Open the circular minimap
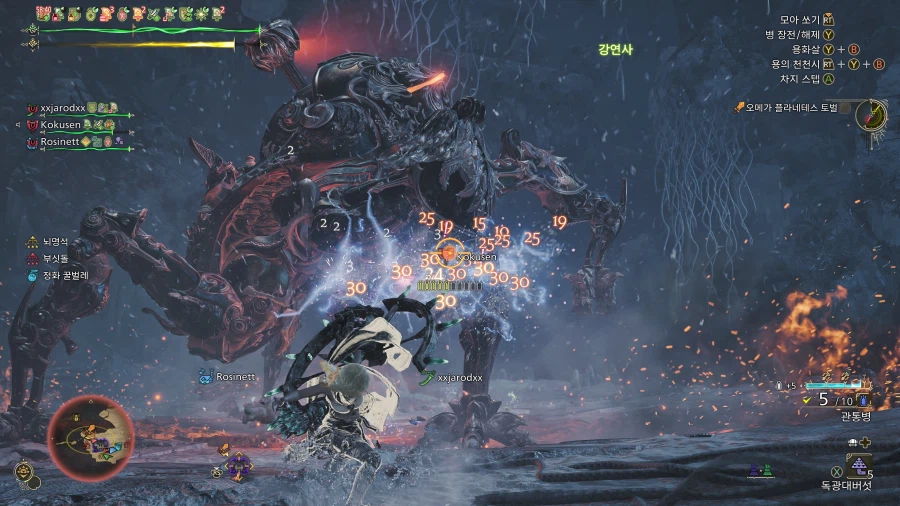Screen dimensions: 900x506 90,437
